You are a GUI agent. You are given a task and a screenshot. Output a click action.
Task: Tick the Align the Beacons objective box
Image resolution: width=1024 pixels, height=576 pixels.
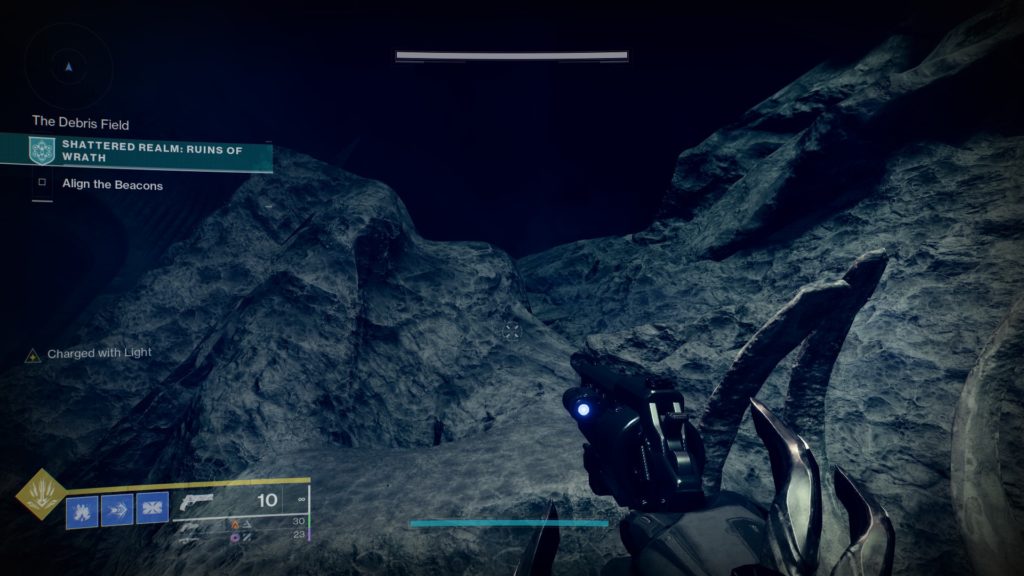pos(42,184)
